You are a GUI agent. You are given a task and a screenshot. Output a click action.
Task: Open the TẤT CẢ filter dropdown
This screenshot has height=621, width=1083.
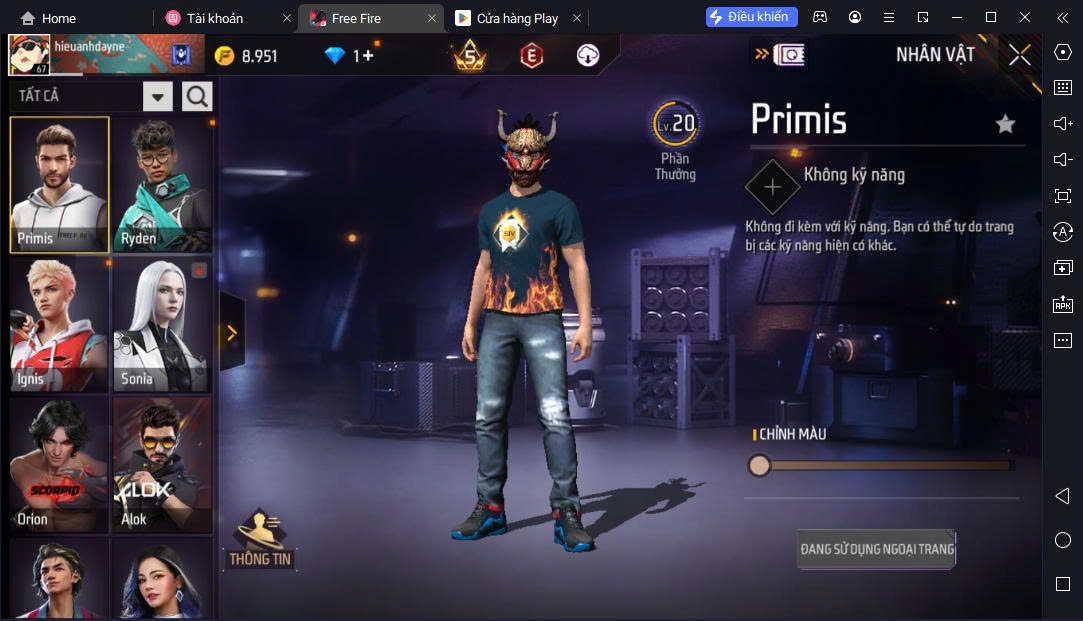coord(158,96)
